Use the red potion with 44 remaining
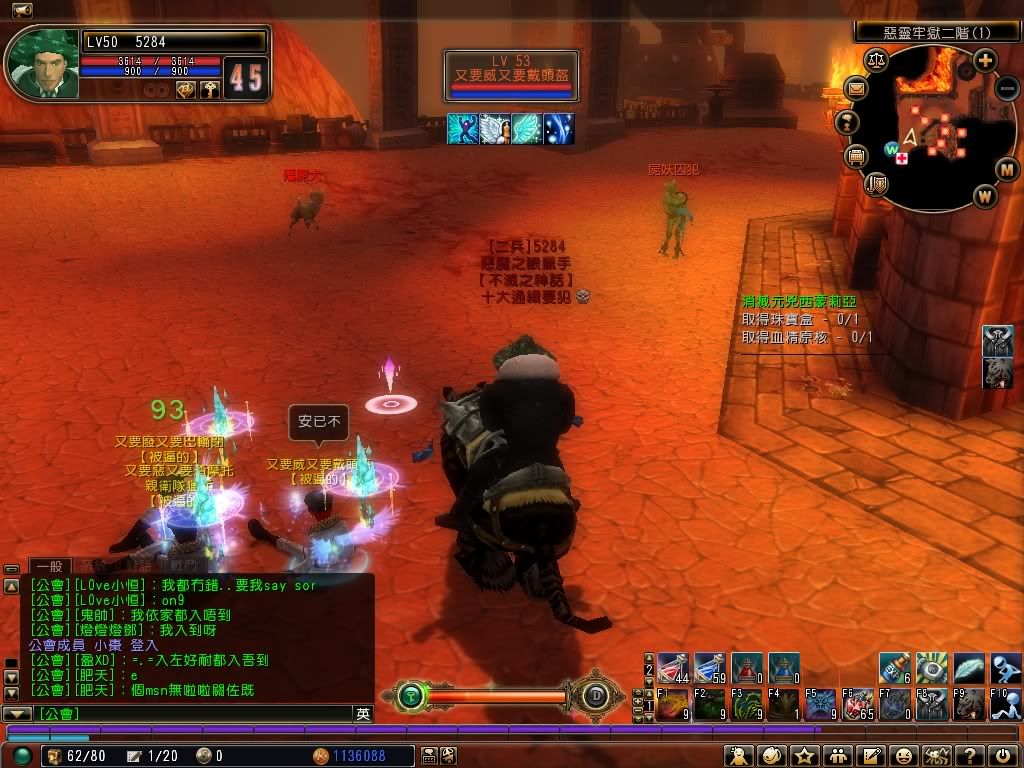1024x768 pixels. tap(673, 667)
